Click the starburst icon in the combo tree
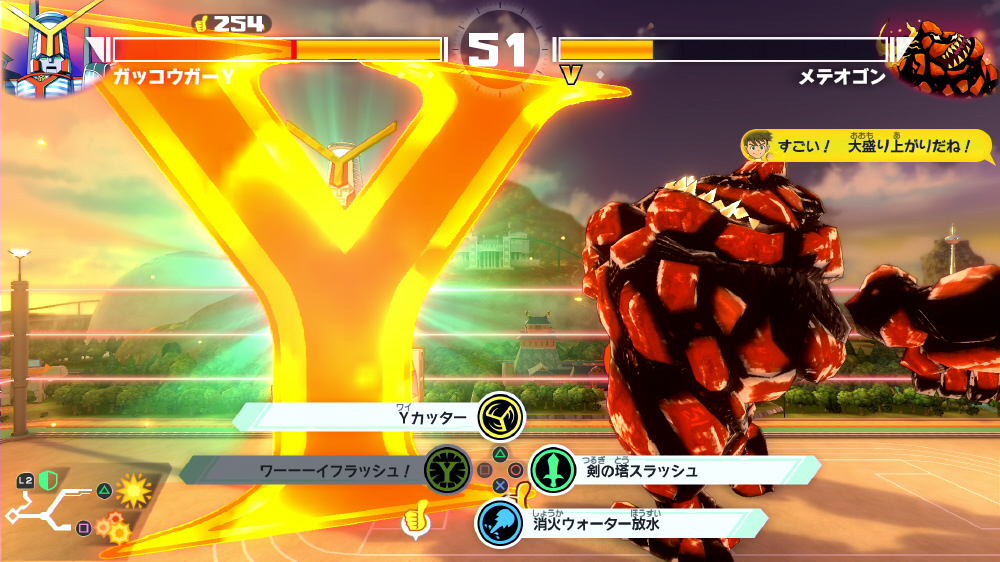Screen dimensions: 1000x562 pyautogui.click(x=133, y=490)
